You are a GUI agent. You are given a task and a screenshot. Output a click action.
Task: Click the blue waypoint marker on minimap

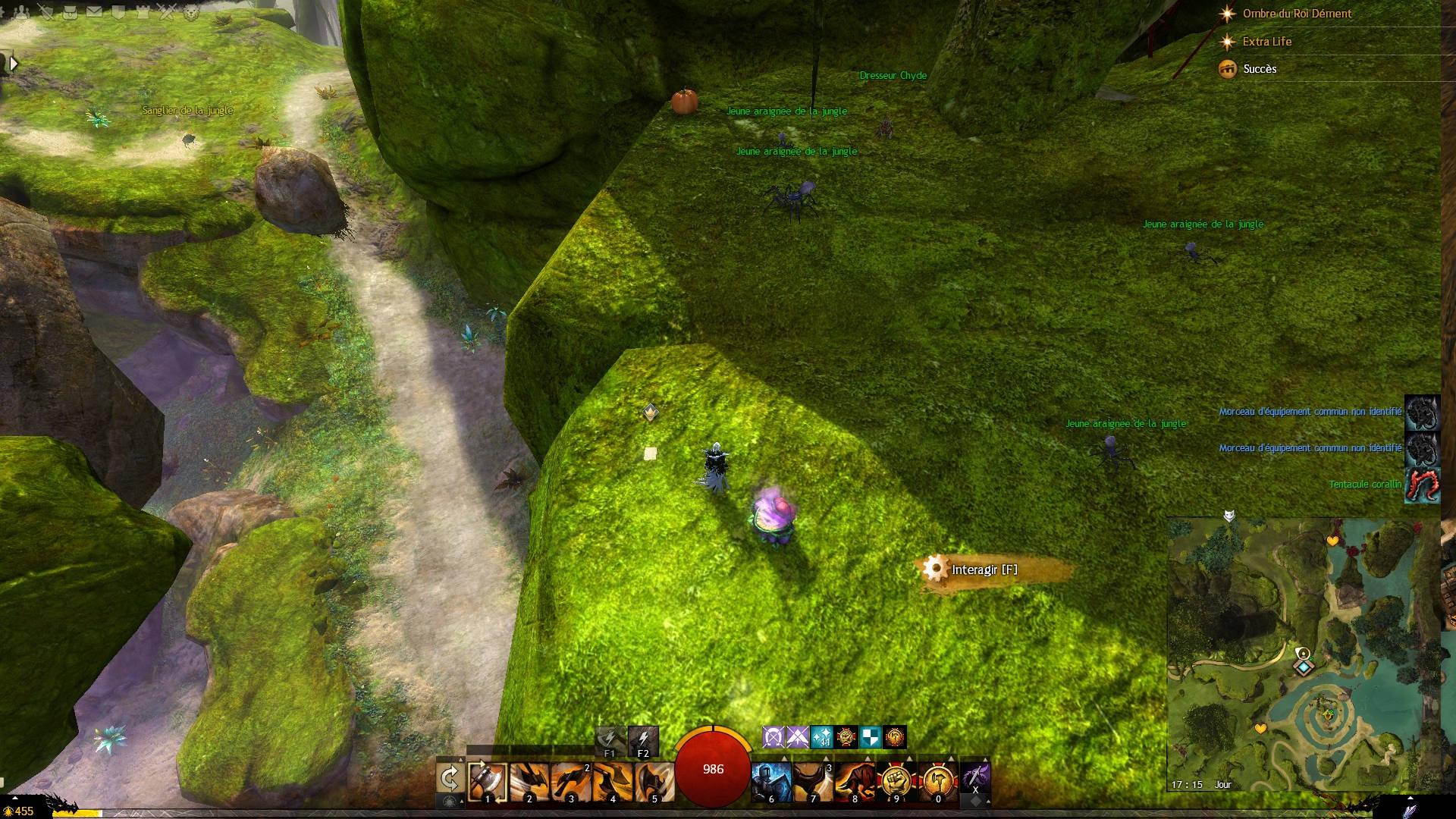coord(1304,667)
